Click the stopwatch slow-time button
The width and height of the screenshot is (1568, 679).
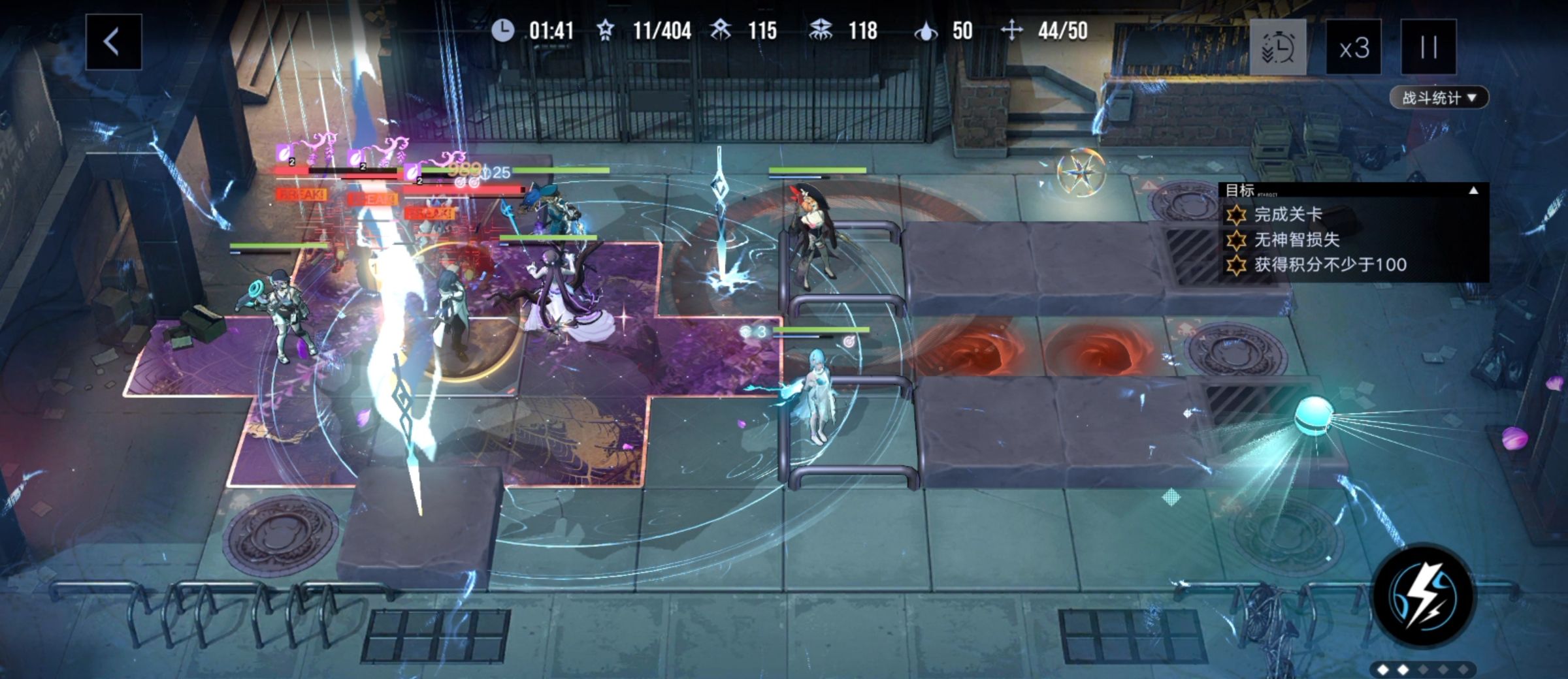coord(1277,48)
